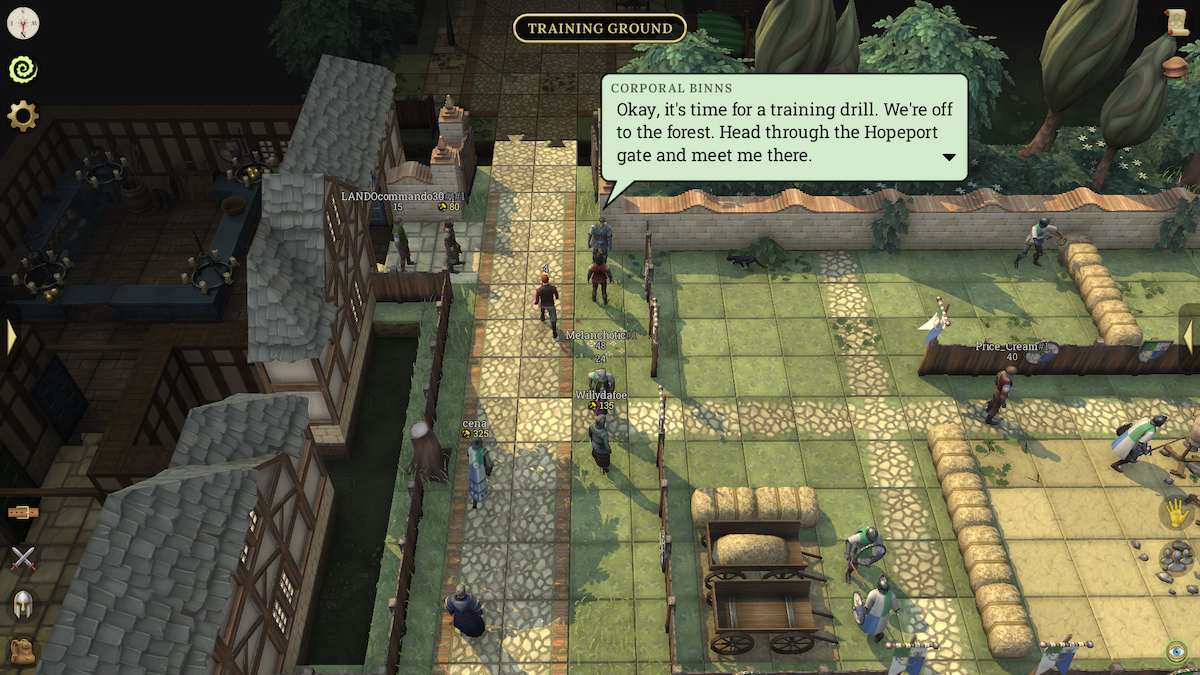Click the green spiral icon

[x=22, y=69]
